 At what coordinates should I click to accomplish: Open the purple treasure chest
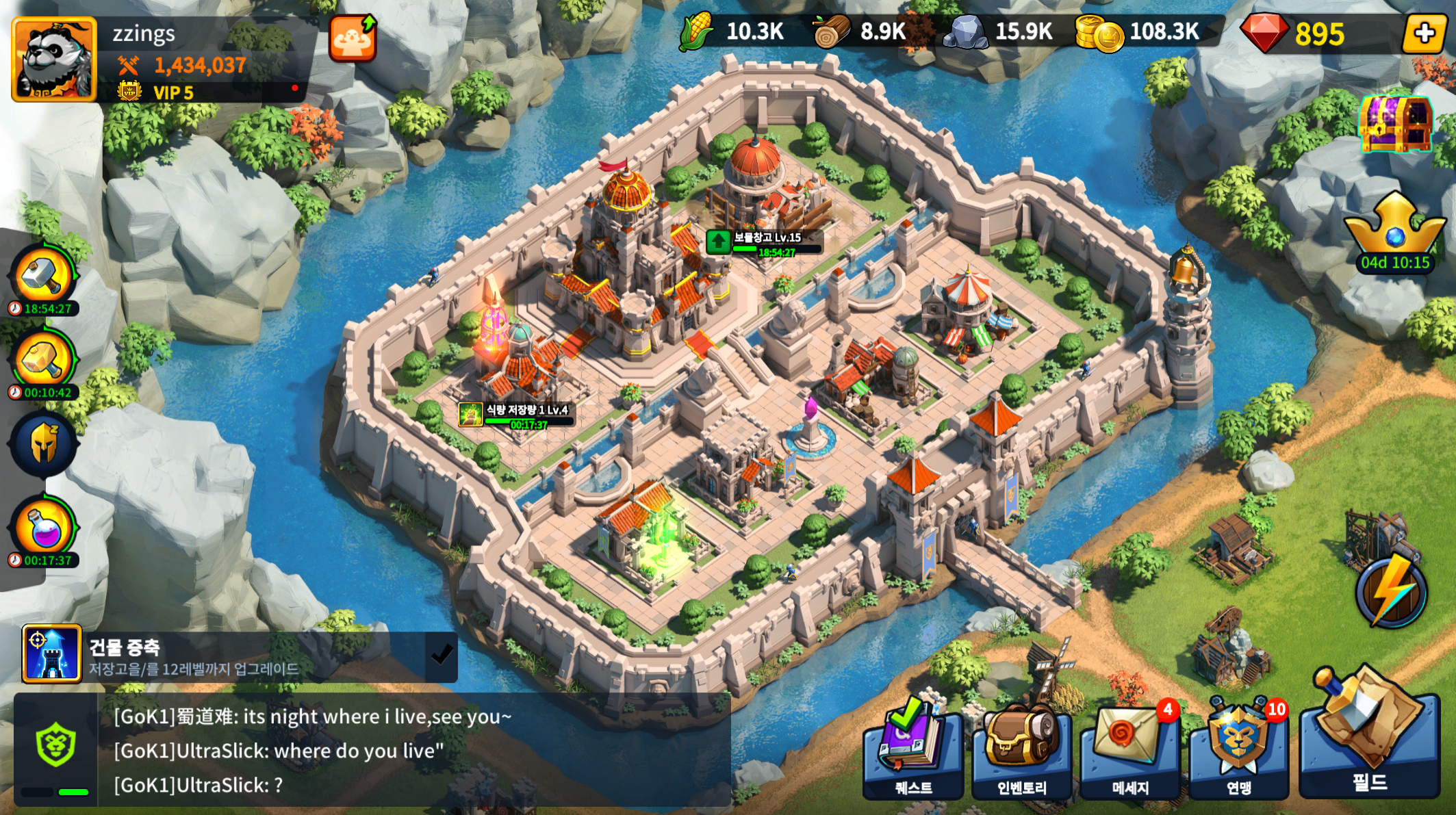[1396, 123]
